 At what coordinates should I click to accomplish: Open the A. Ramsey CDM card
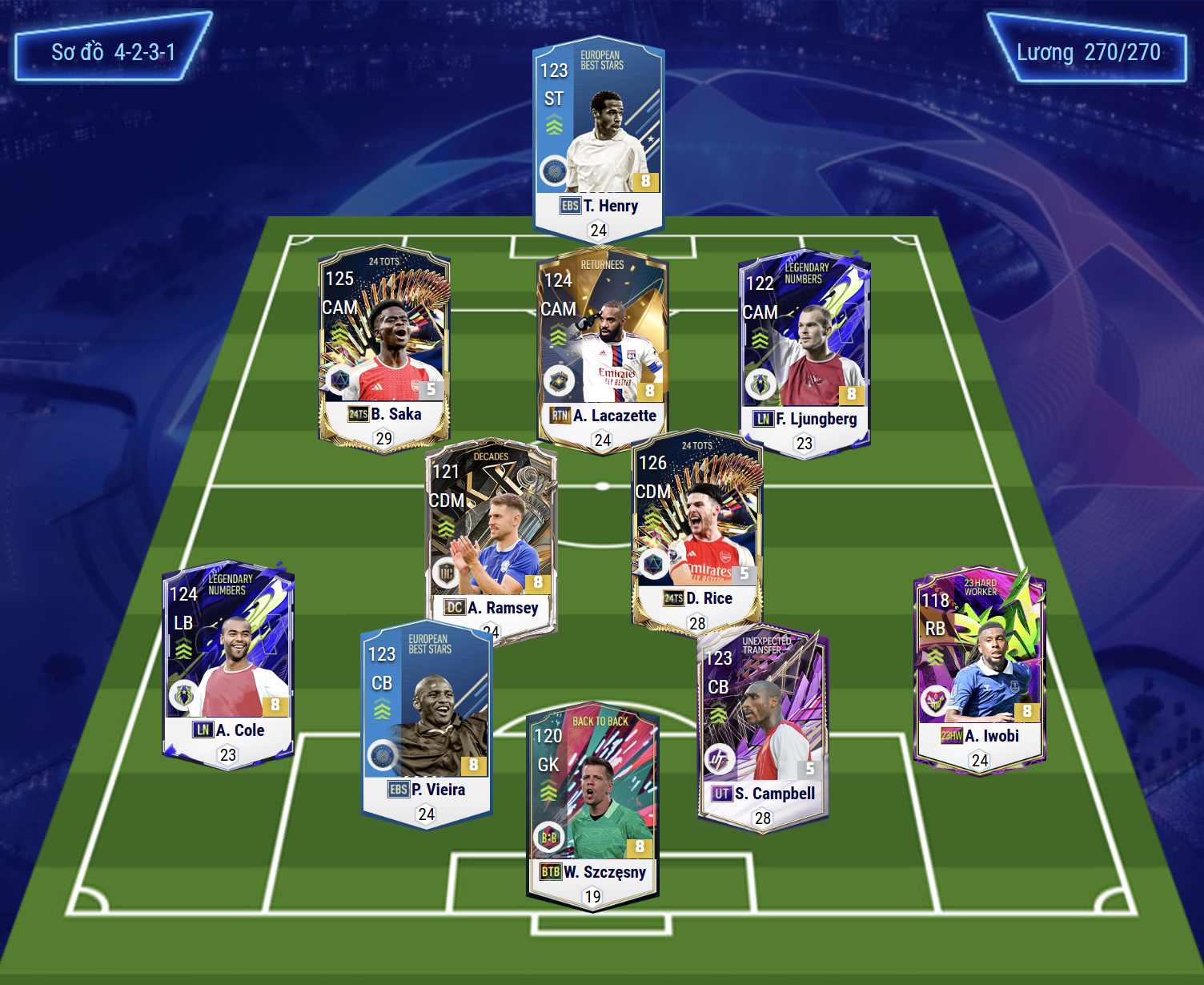tap(490, 537)
